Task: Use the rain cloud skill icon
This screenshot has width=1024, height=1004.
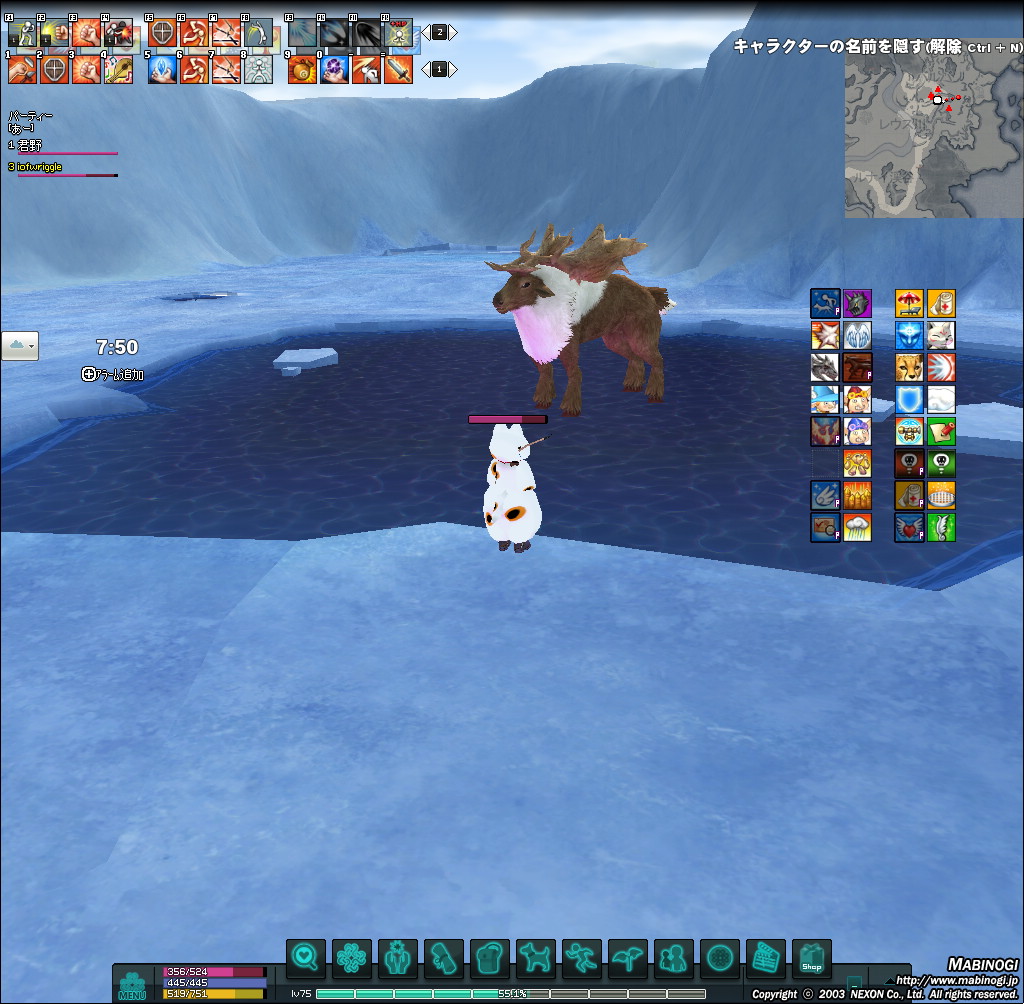Action: coord(857,528)
